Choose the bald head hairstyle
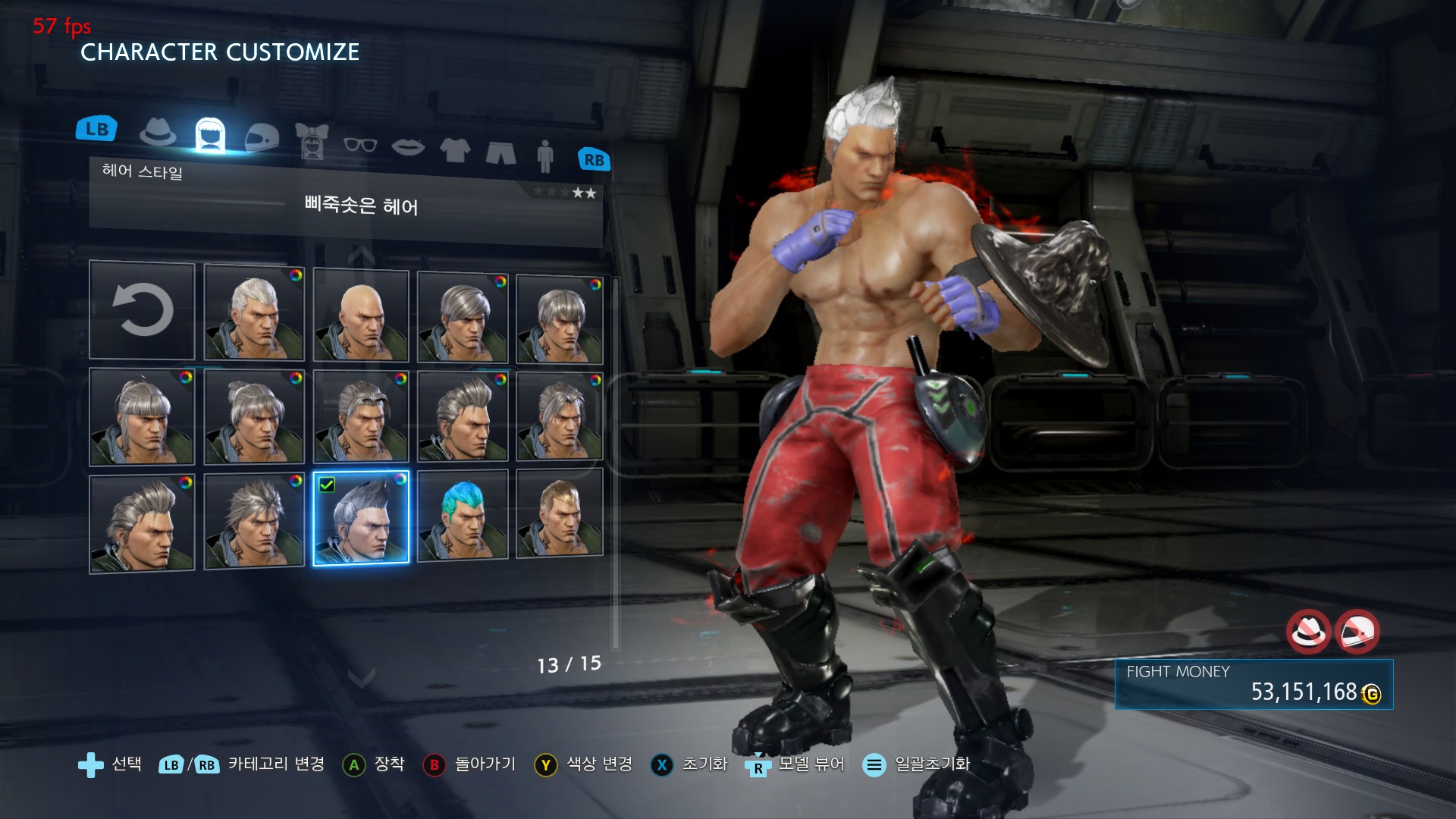Image resolution: width=1456 pixels, height=819 pixels. pyautogui.click(x=361, y=315)
